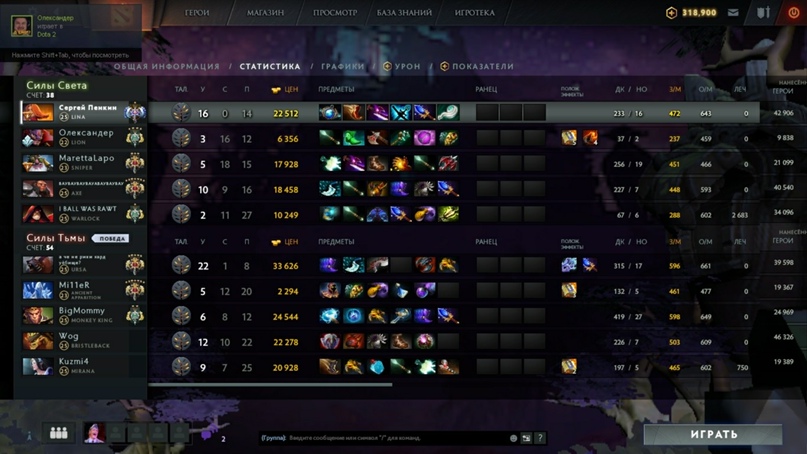Select the Статистика tab
807x454 pixels.
point(270,67)
